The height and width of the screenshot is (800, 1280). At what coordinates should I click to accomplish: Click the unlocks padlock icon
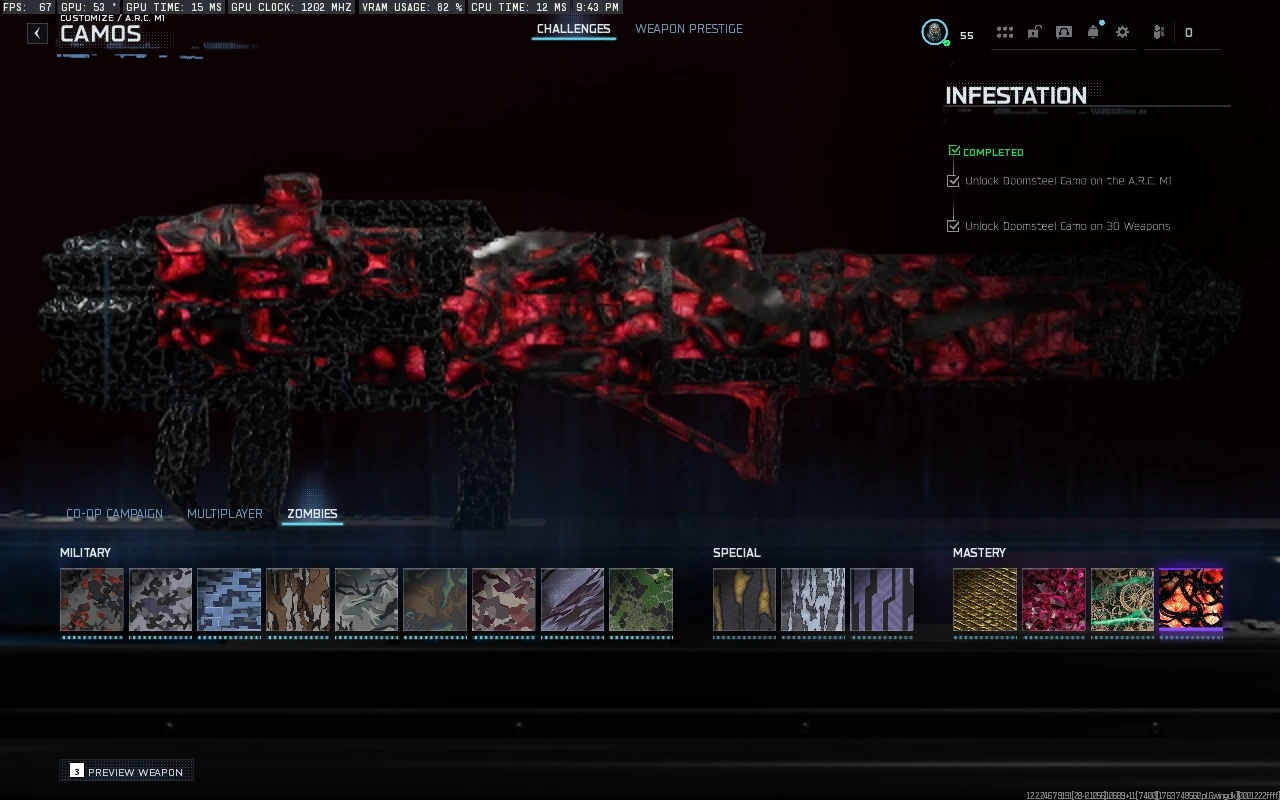click(1033, 32)
